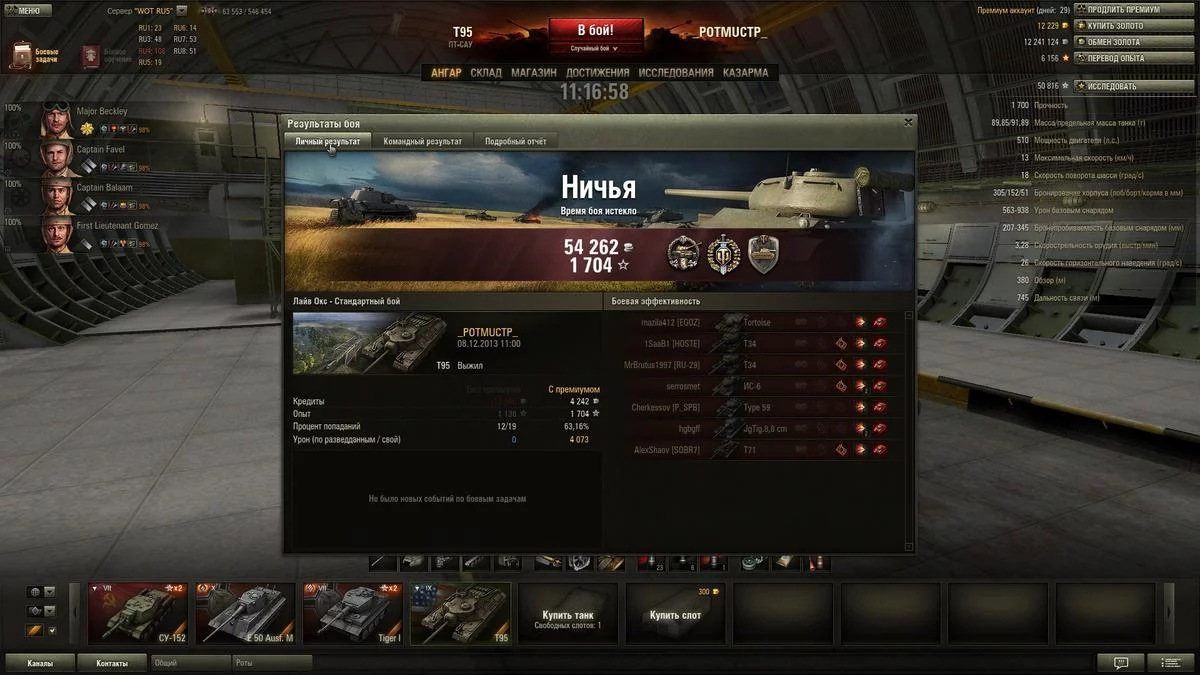Open the "Подробный отчёт" tab
Screen dimensions: 1200x675
515,142
